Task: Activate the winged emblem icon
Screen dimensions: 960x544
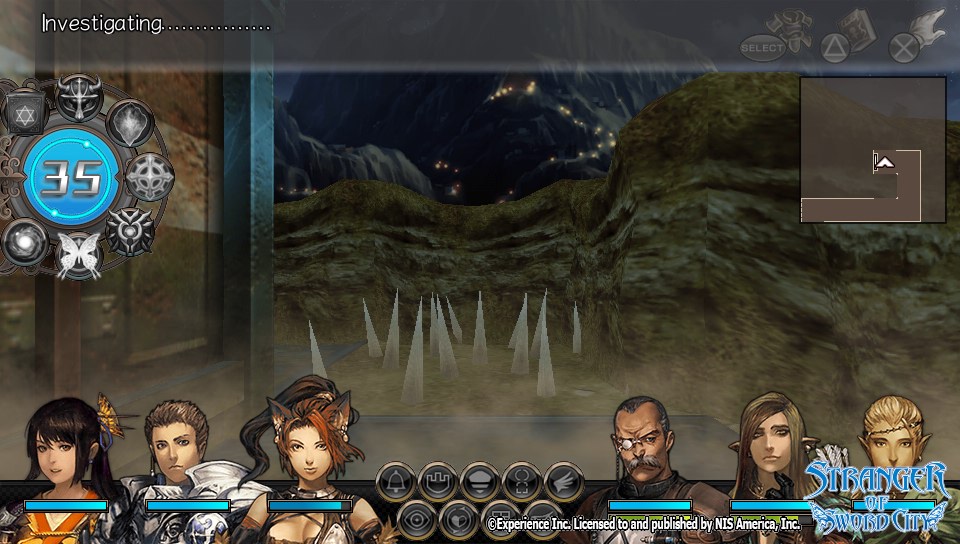Action: (127, 231)
